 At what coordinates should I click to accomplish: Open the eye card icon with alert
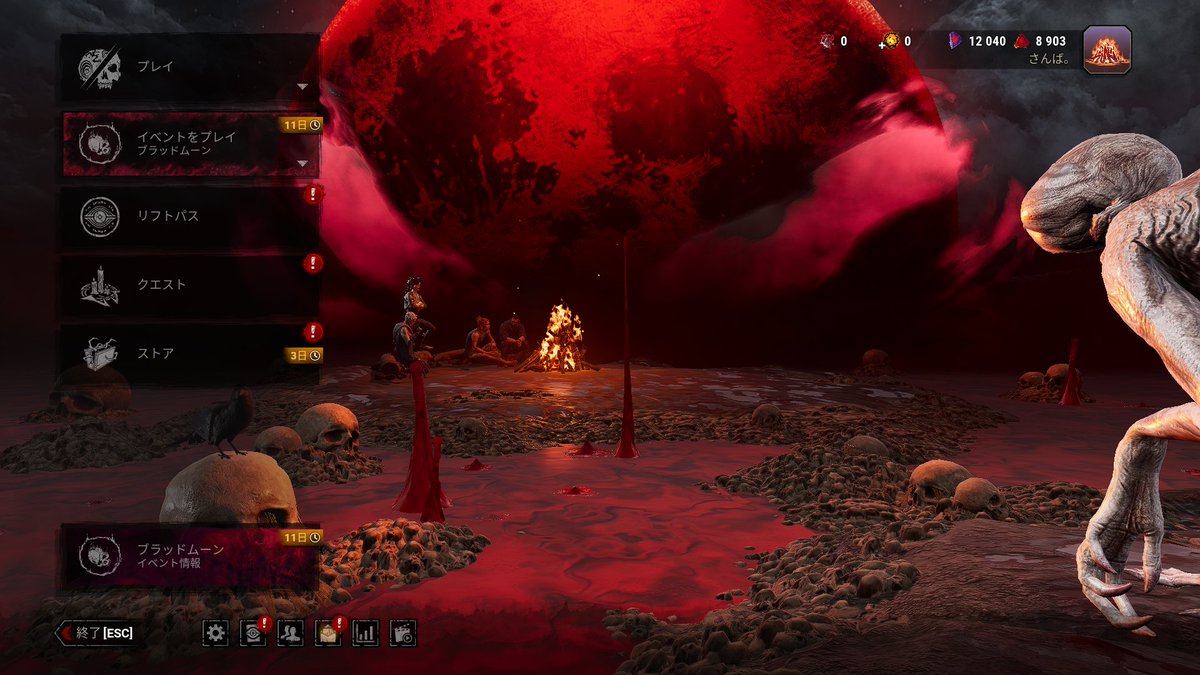(x=253, y=633)
